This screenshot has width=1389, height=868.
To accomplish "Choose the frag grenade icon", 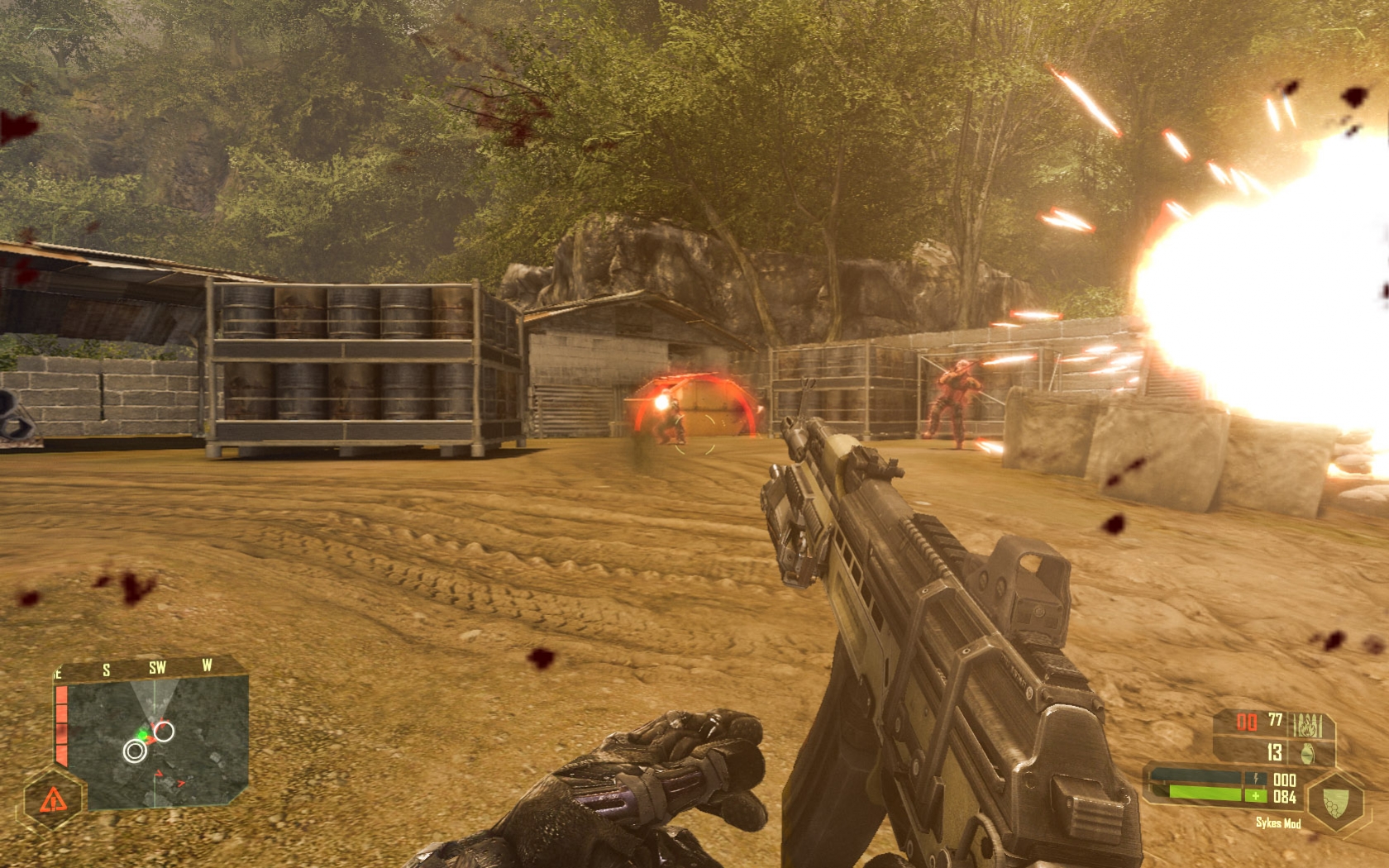I will (x=1308, y=753).
